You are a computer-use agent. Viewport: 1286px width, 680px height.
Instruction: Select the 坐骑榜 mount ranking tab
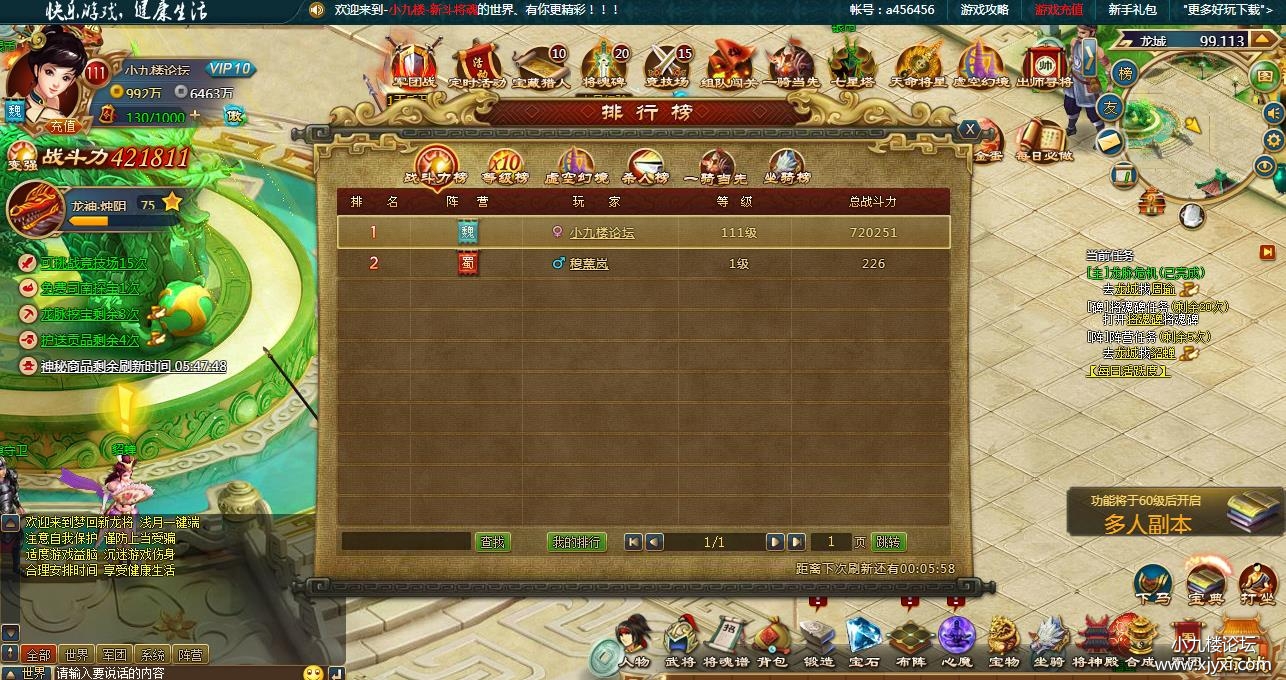point(787,166)
